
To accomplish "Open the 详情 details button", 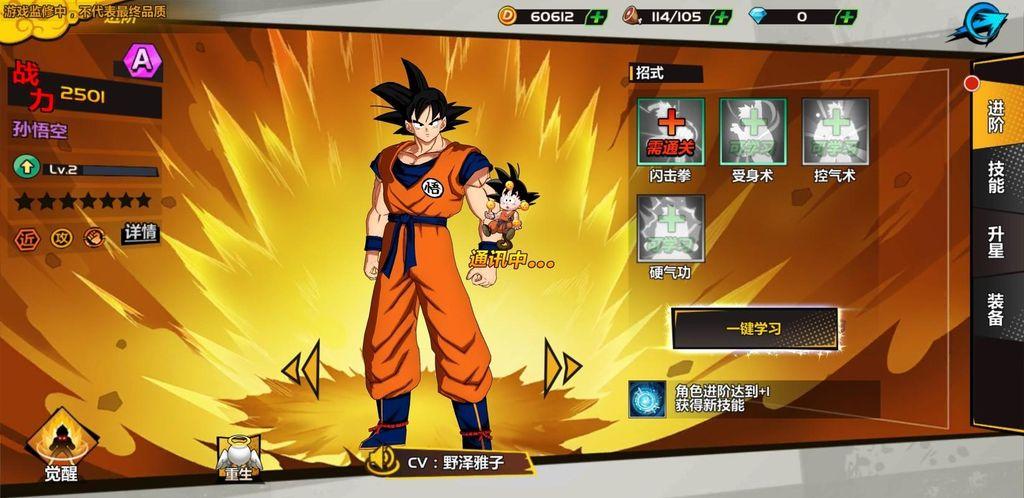I will (140, 233).
